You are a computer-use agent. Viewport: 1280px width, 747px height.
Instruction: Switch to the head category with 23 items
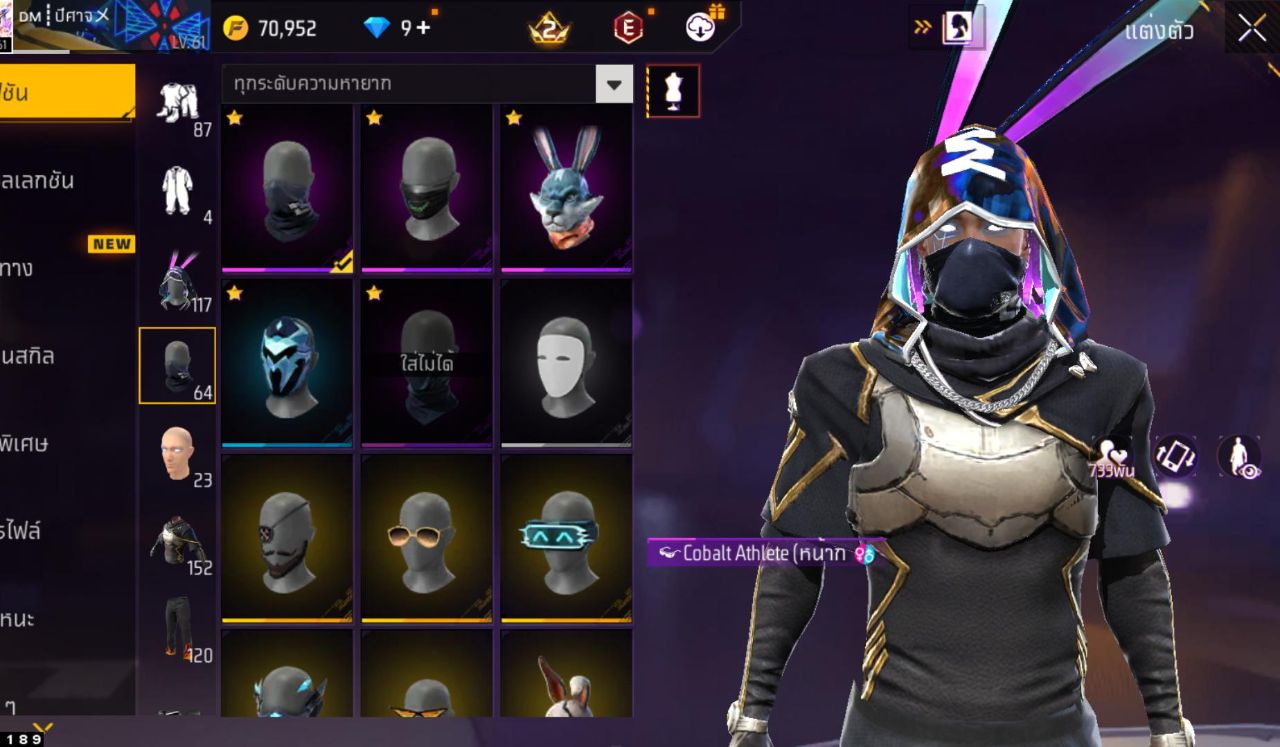pos(178,455)
